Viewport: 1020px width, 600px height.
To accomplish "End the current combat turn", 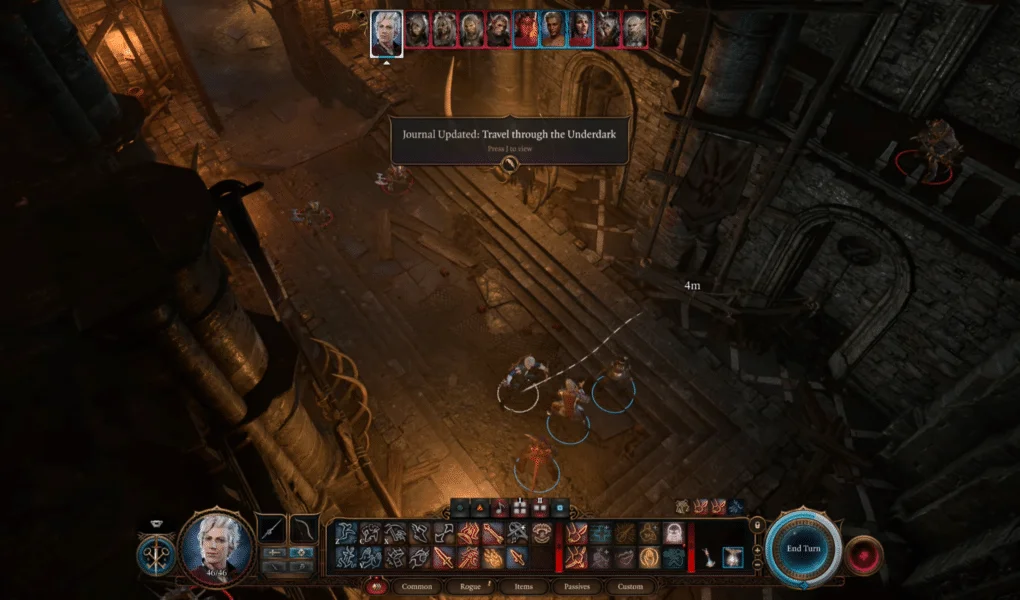I will point(803,548).
